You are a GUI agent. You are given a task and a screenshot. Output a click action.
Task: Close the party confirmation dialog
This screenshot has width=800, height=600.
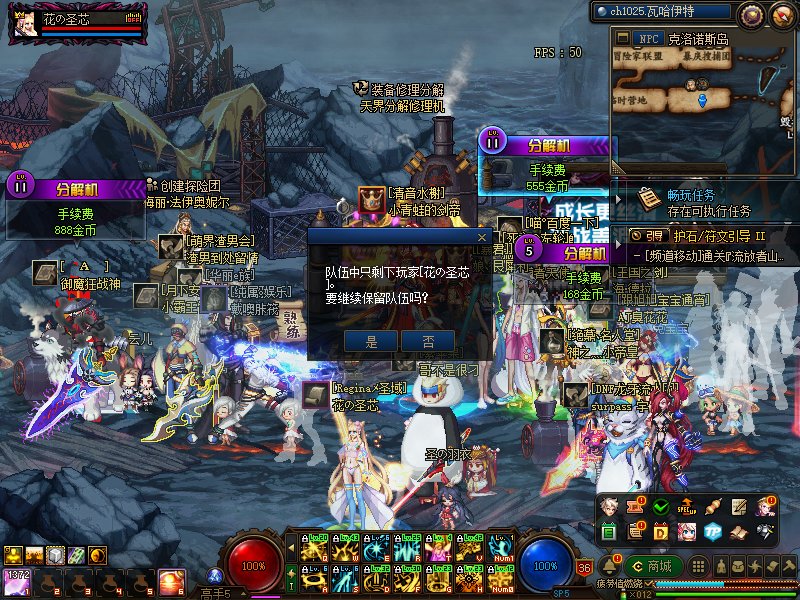481,238
